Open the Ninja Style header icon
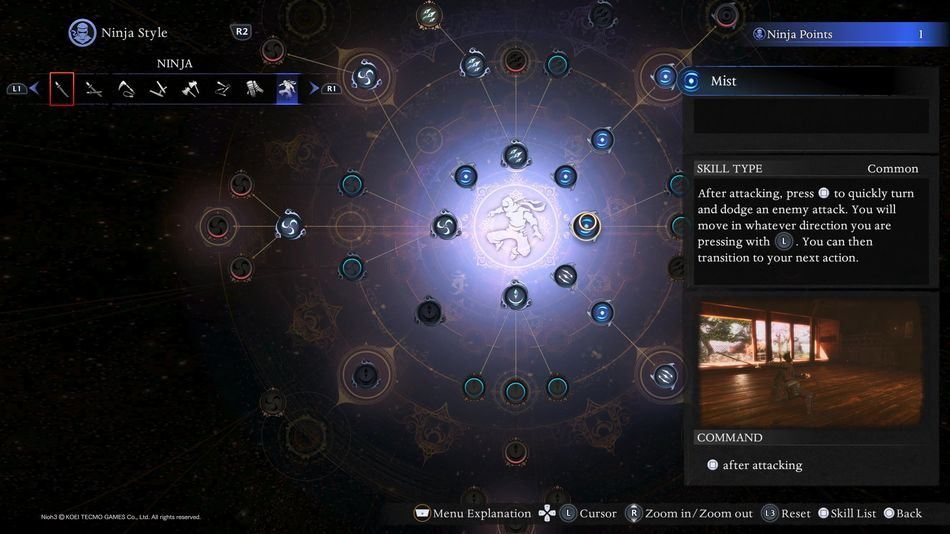 (x=82, y=33)
